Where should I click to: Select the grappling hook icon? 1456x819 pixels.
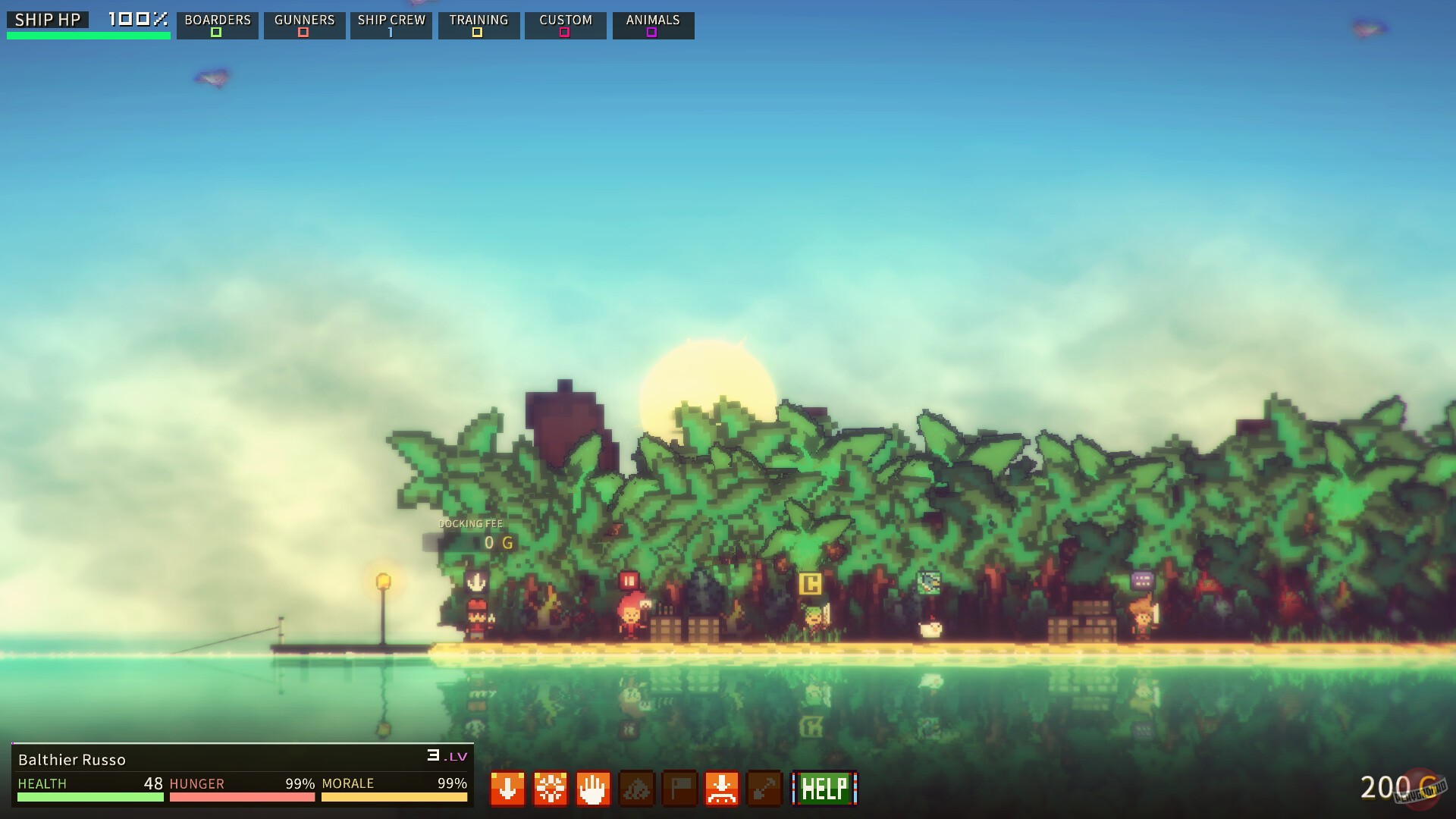765,789
